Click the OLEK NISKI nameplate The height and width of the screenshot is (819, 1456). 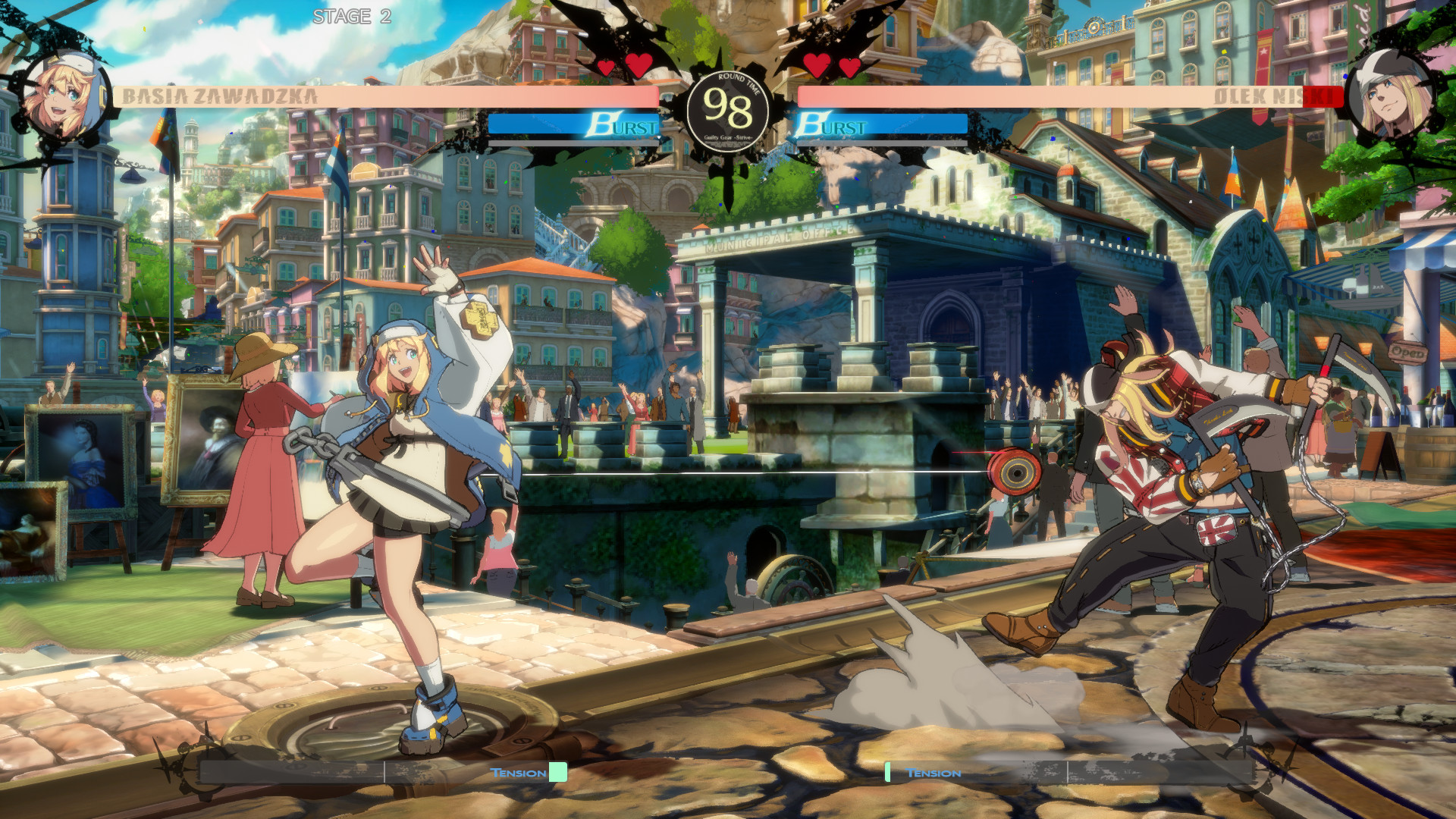(1274, 96)
